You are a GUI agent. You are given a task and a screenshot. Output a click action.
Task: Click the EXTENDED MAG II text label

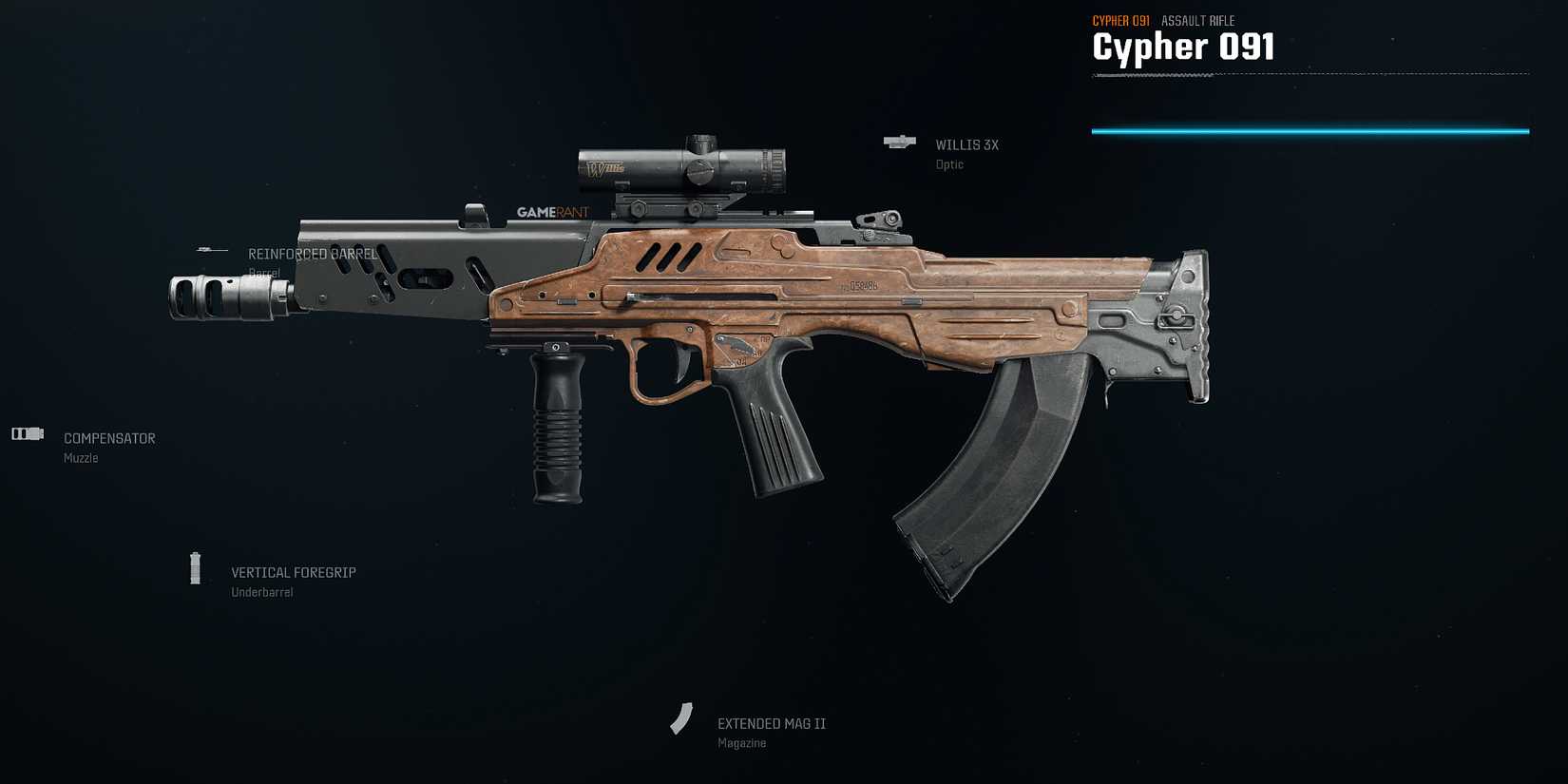click(x=770, y=722)
